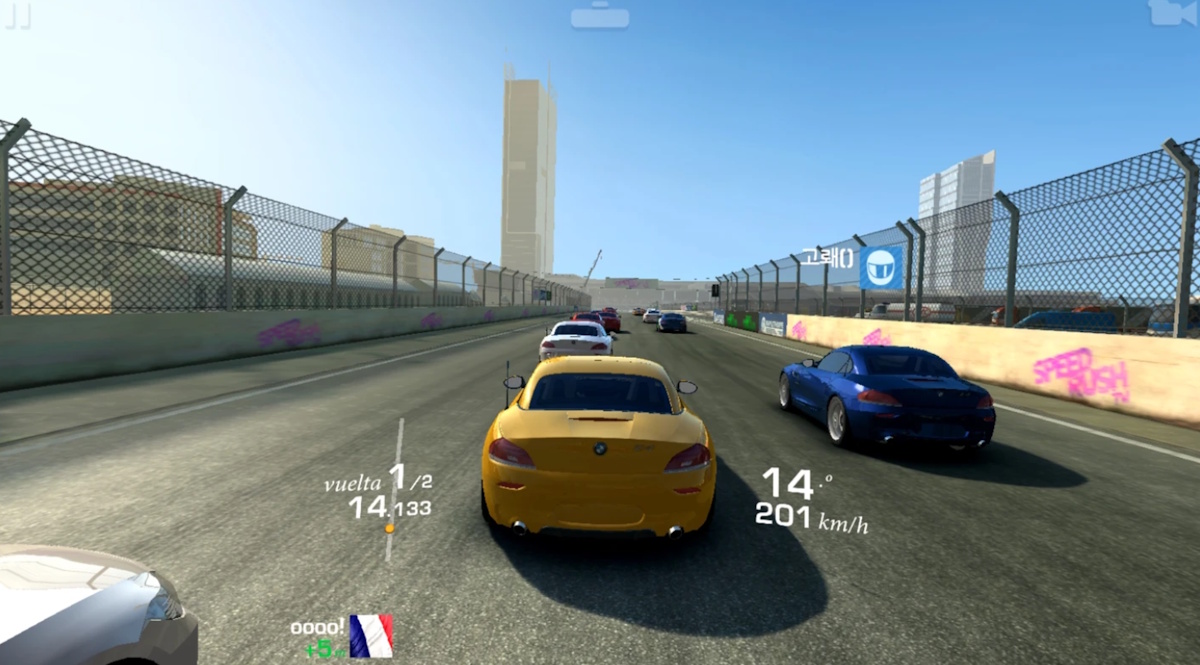Image resolution: width=1200 pixels, height=665 pixels.
Task: Pause the race
Action: (x=18, y=14)
